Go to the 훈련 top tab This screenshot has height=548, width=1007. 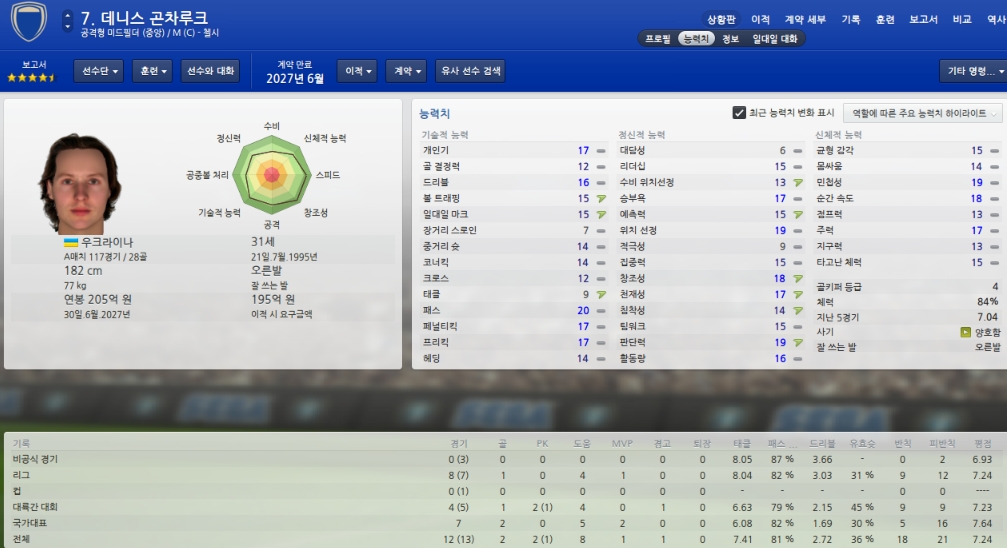tap(884, 19)
